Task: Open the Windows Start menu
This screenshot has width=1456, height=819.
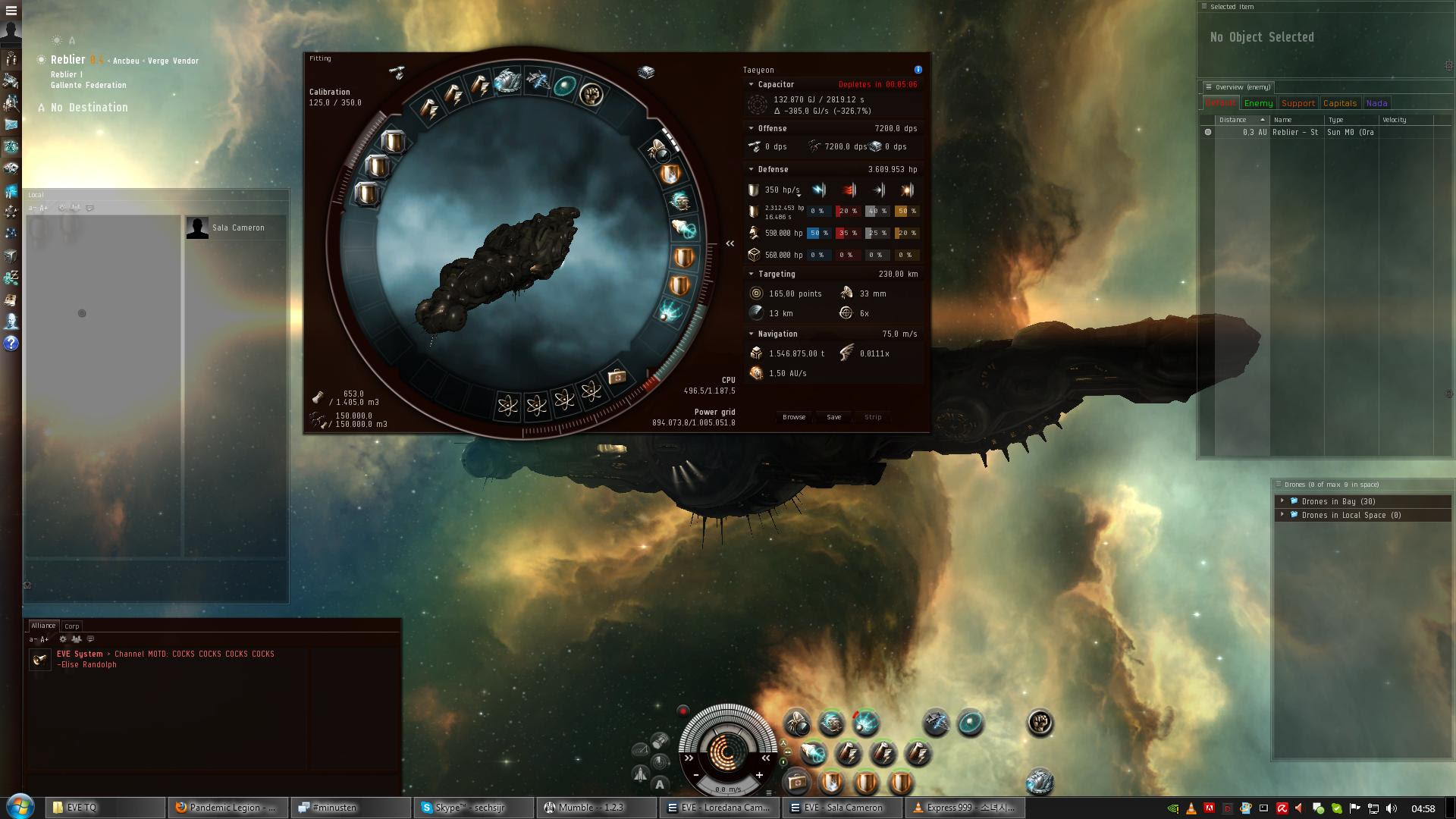Action: pyautogui.click(x=20, y=807)
